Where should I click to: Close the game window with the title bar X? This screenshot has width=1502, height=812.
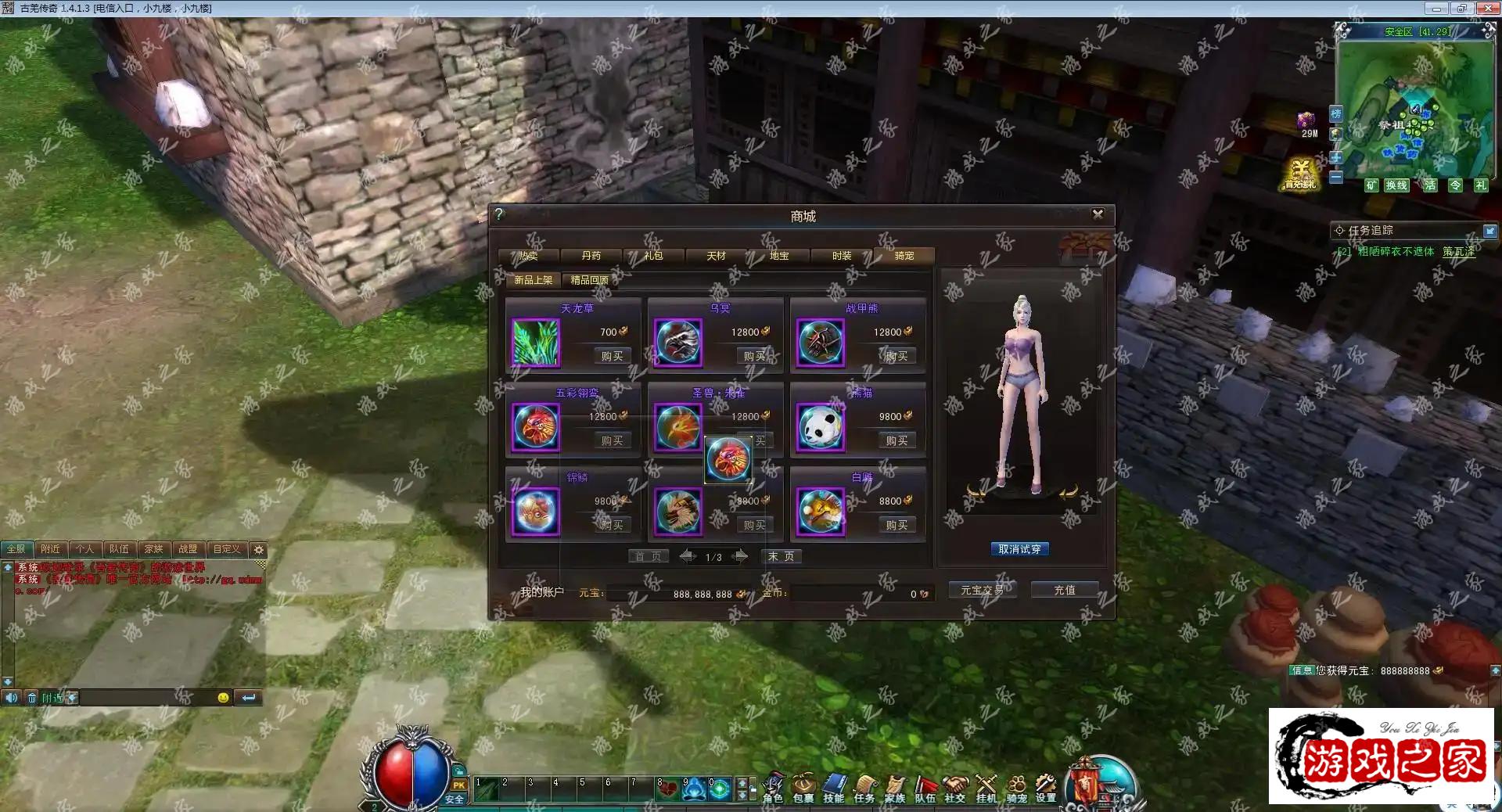tap(1487, 8)
